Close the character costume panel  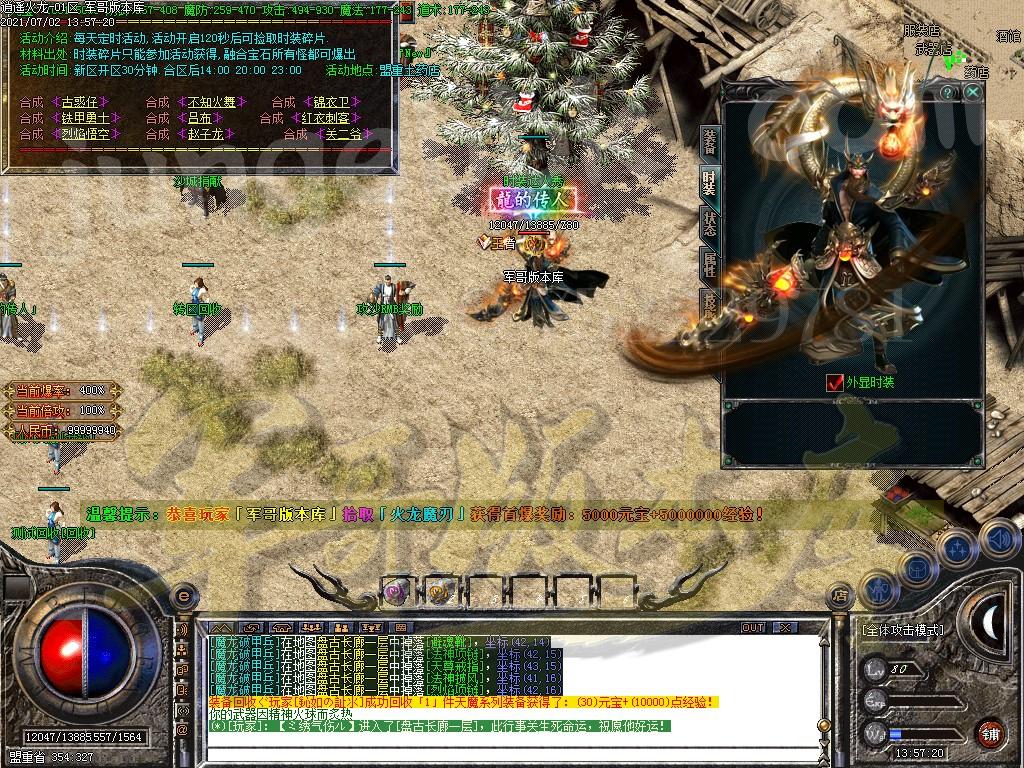973,92
